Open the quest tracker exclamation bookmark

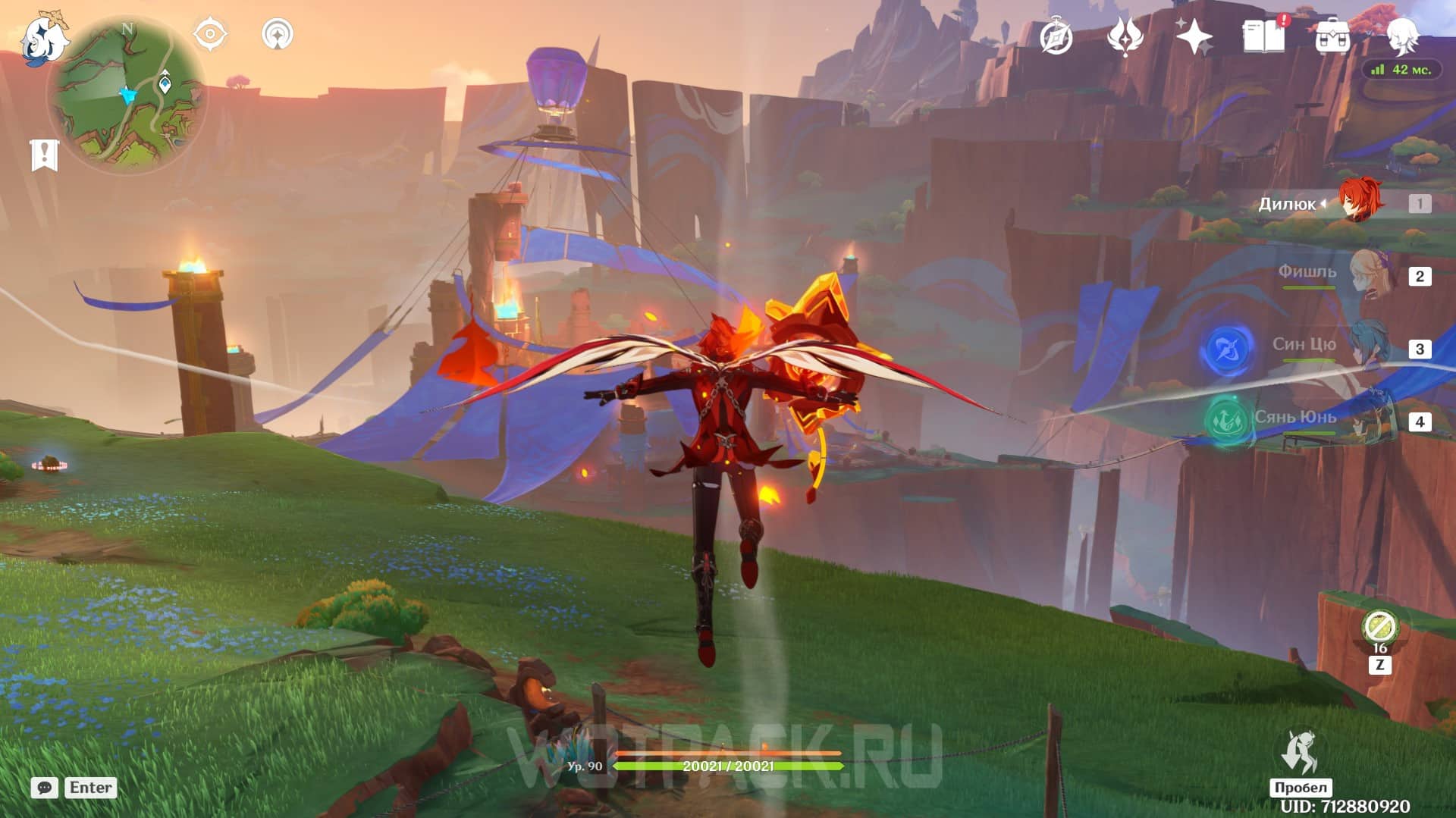click(44, 155)
